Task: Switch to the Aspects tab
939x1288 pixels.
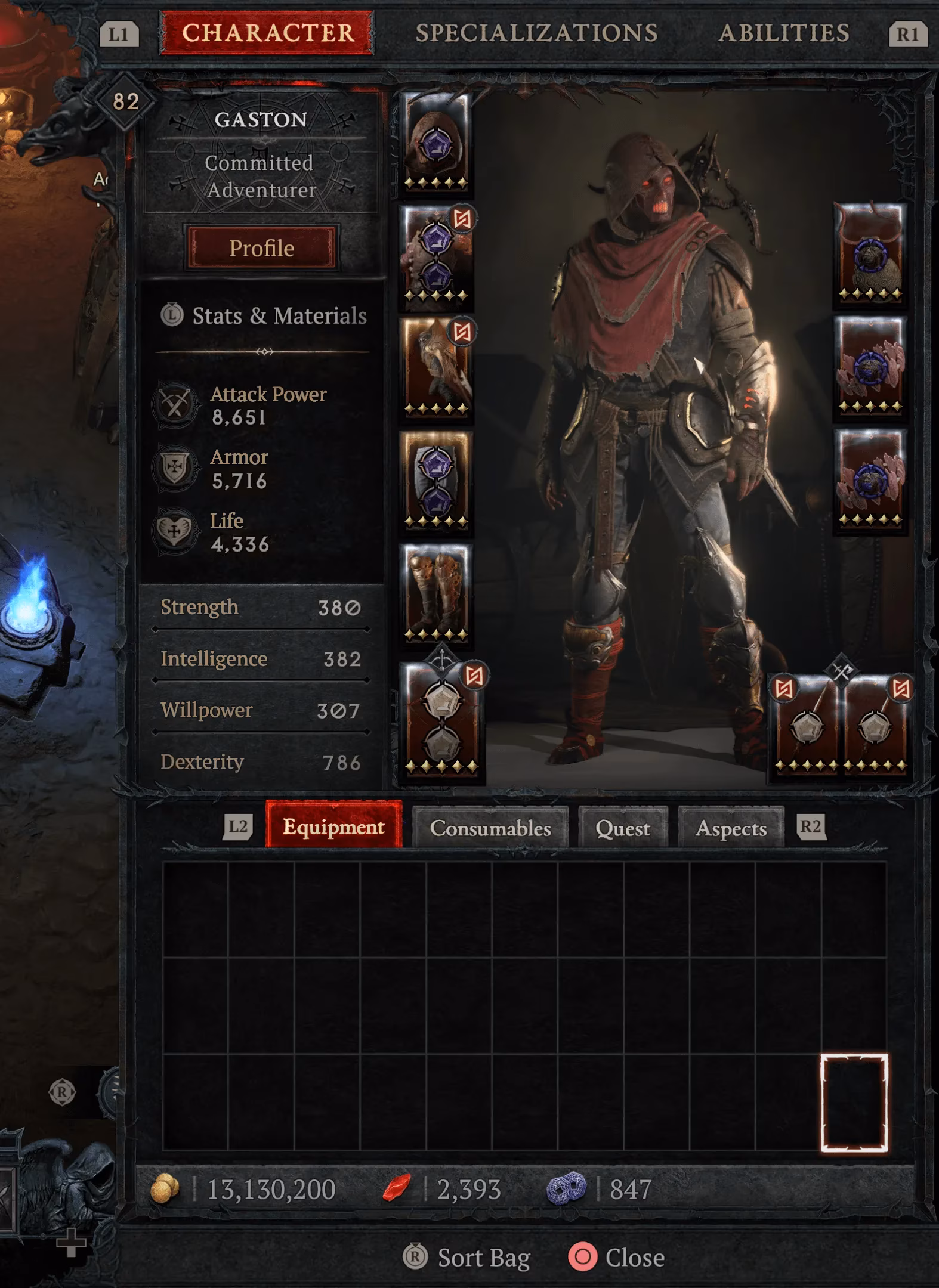Action: click(x=732, y=829)
